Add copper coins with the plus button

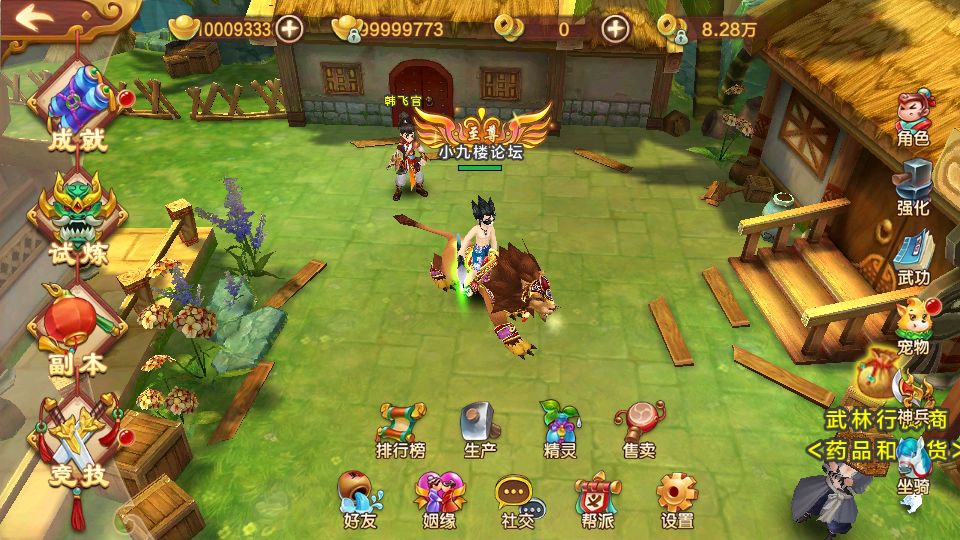click(615, 28)
